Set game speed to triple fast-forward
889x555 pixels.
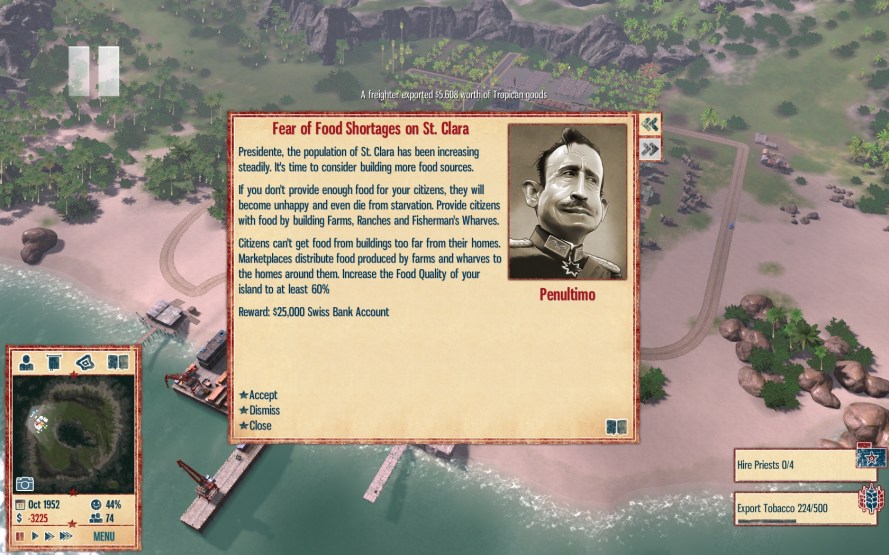(x=66, y=537)
